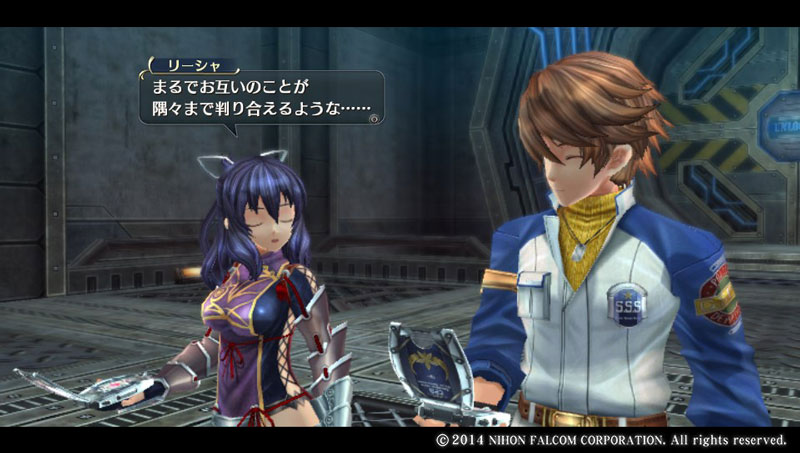This screenshot has height=453, width=800.
Task: Click the dialogue bubble's continue indicator
Action: [373, 118]
